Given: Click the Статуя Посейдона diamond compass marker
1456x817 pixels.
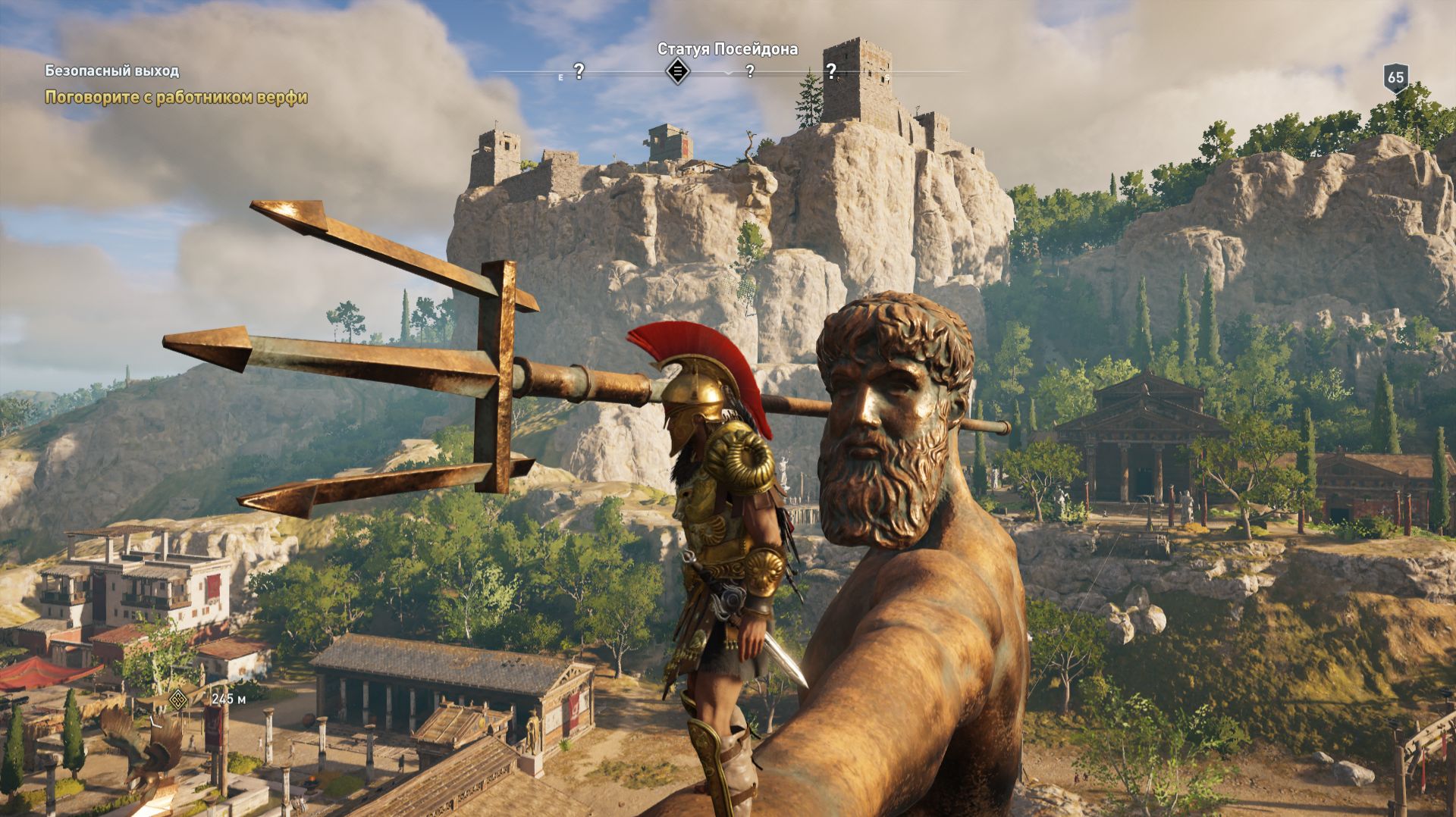Looking at the screenshot, I should pyautogui.click(x=677, y=72).
